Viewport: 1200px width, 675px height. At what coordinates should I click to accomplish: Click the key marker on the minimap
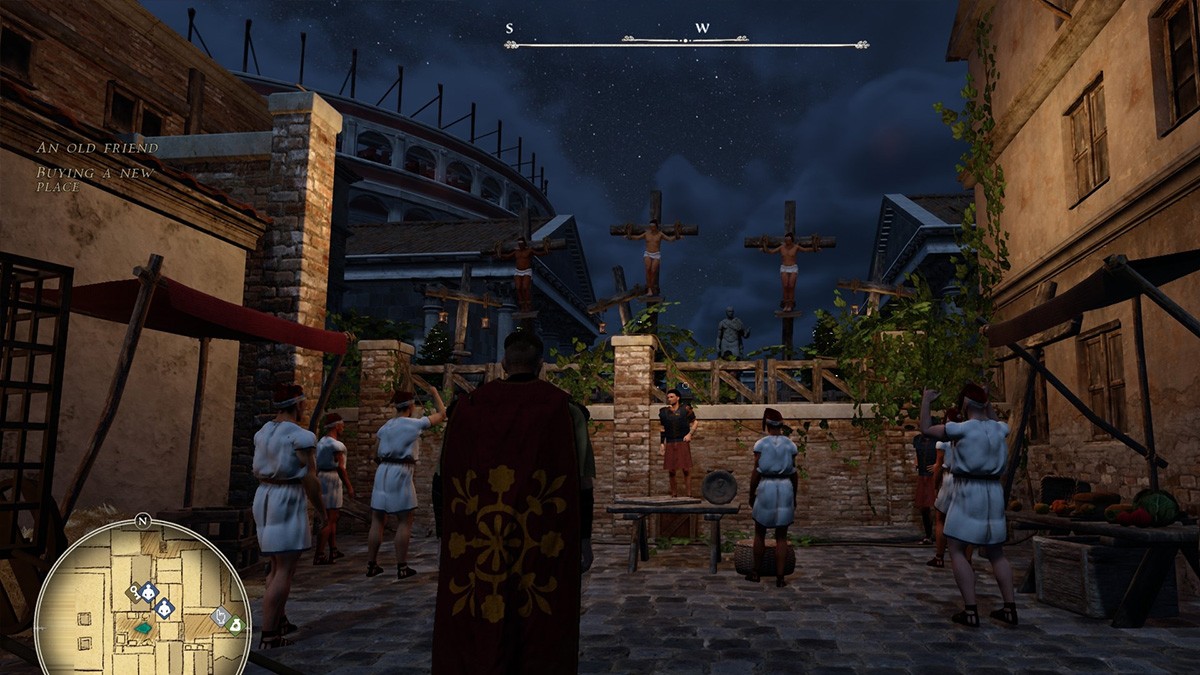(x=133, y=592)
